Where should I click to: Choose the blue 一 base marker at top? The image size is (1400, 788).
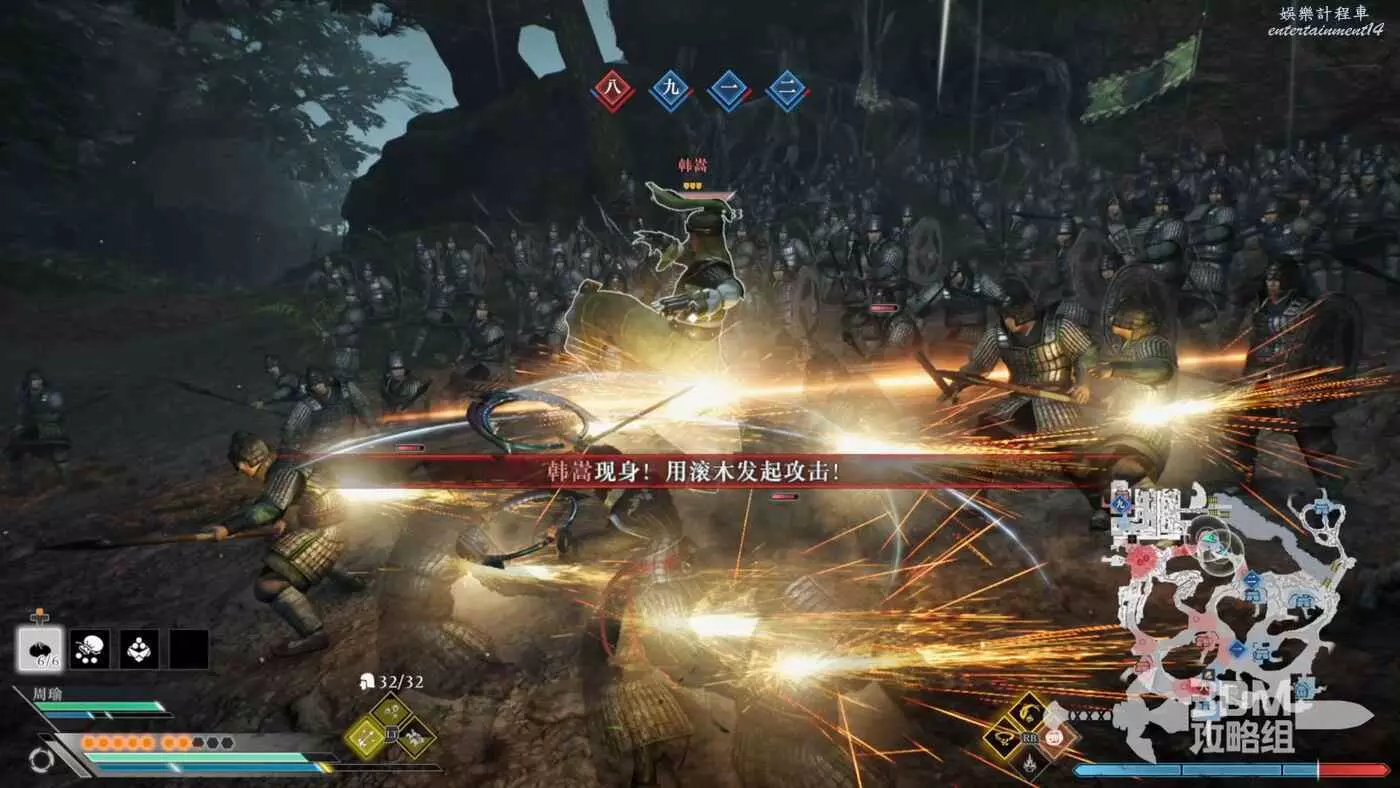(x=729, y=91)
